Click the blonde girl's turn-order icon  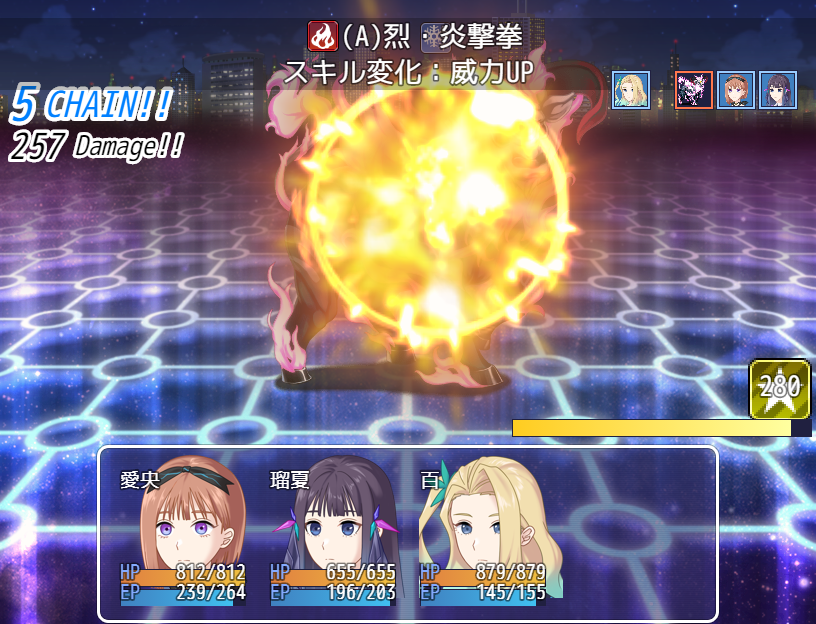[631, 90]
